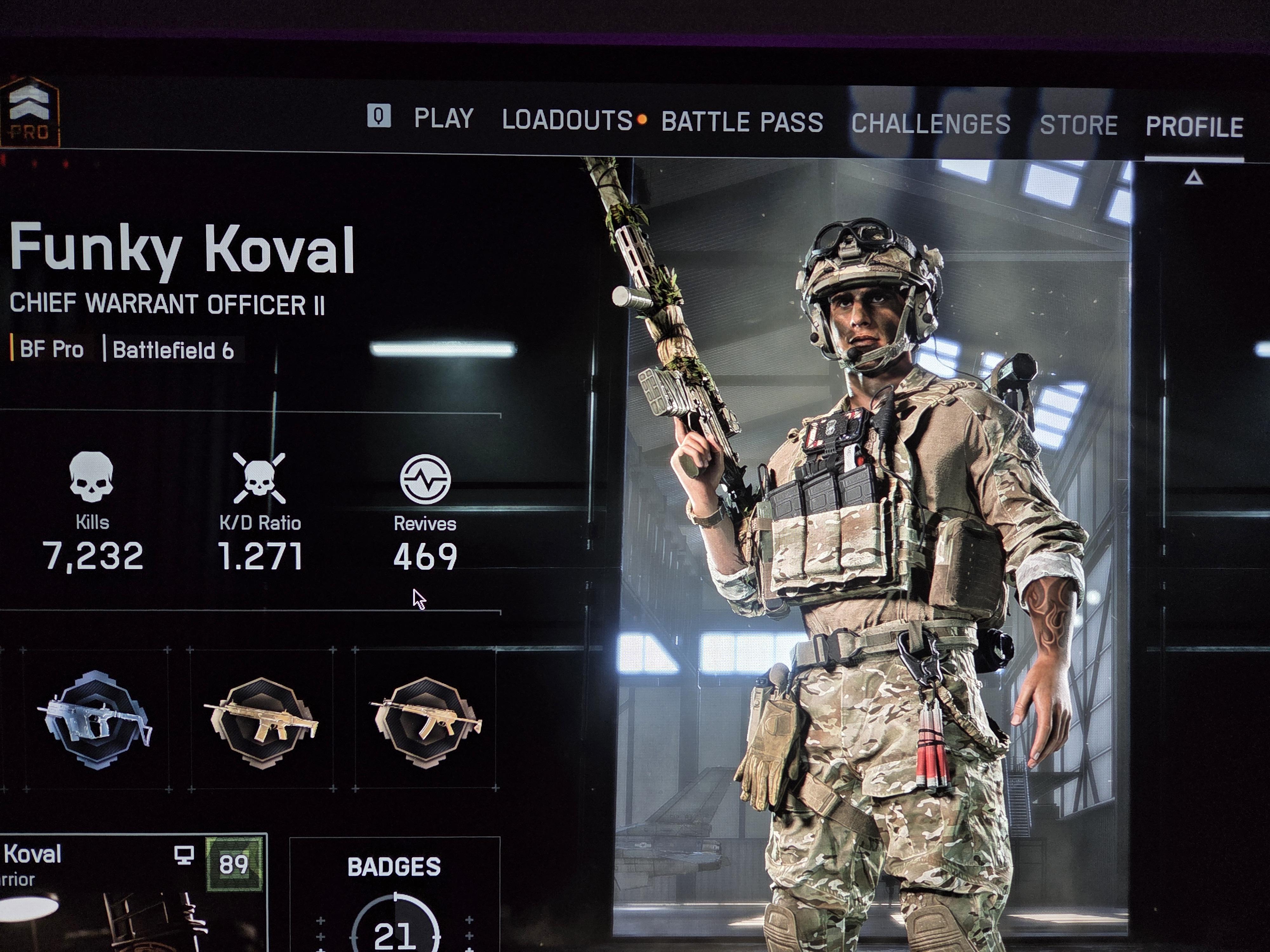Open the Koval player card
The height and width of the screenshot is (952, 1270).
coord(132,892)
